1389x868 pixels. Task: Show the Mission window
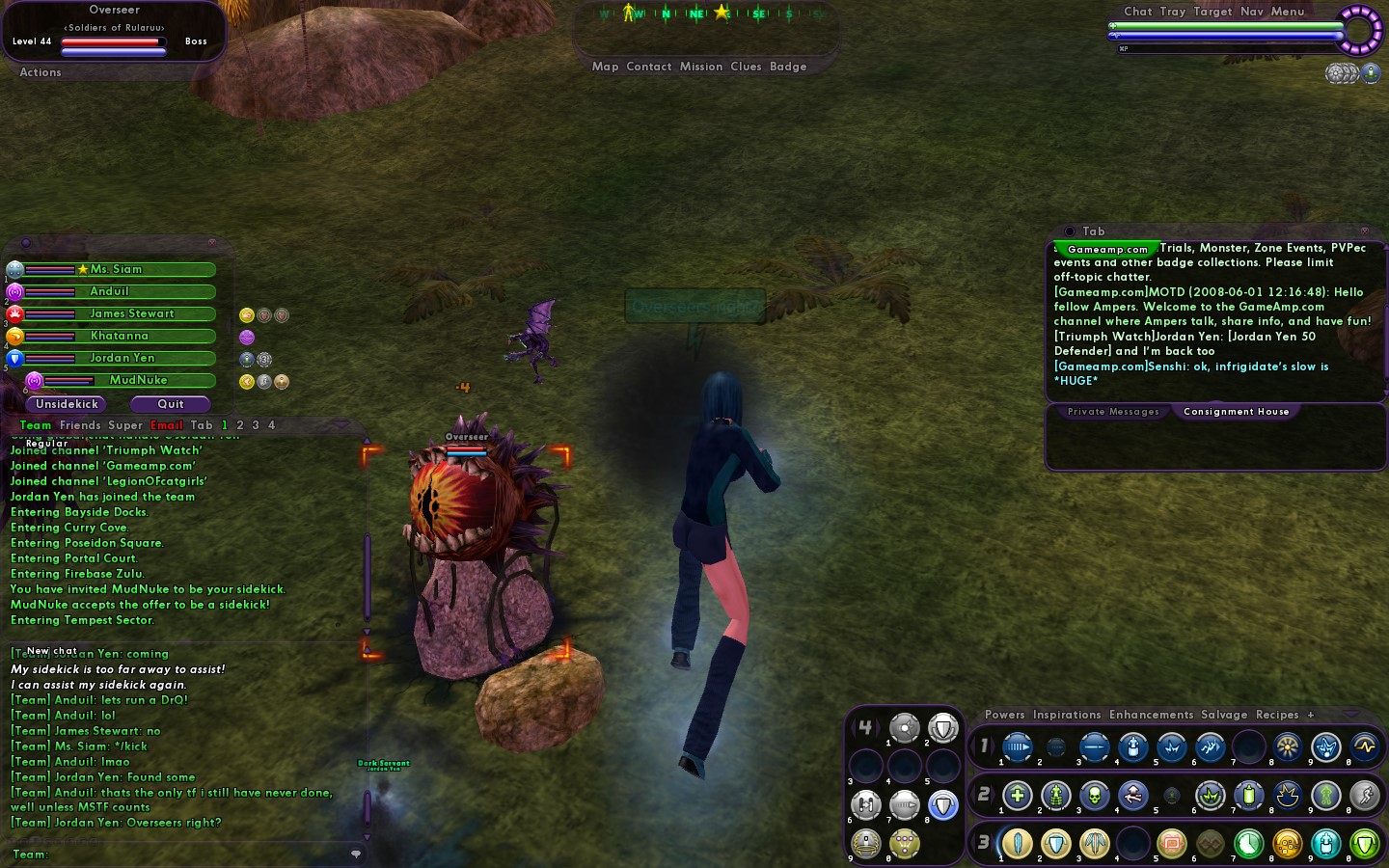(701, 67)
